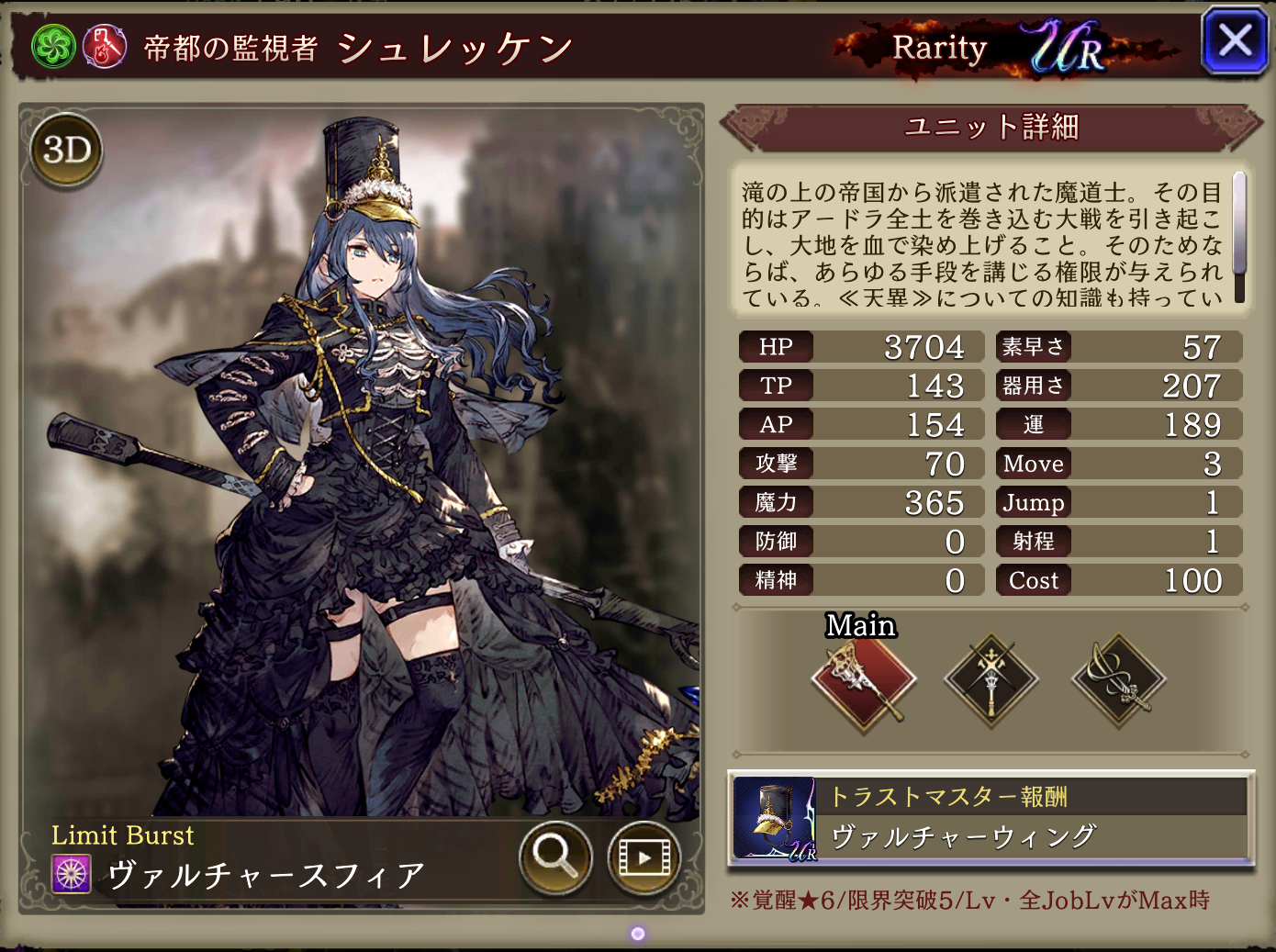Select the Main job red staff icon

863,681
